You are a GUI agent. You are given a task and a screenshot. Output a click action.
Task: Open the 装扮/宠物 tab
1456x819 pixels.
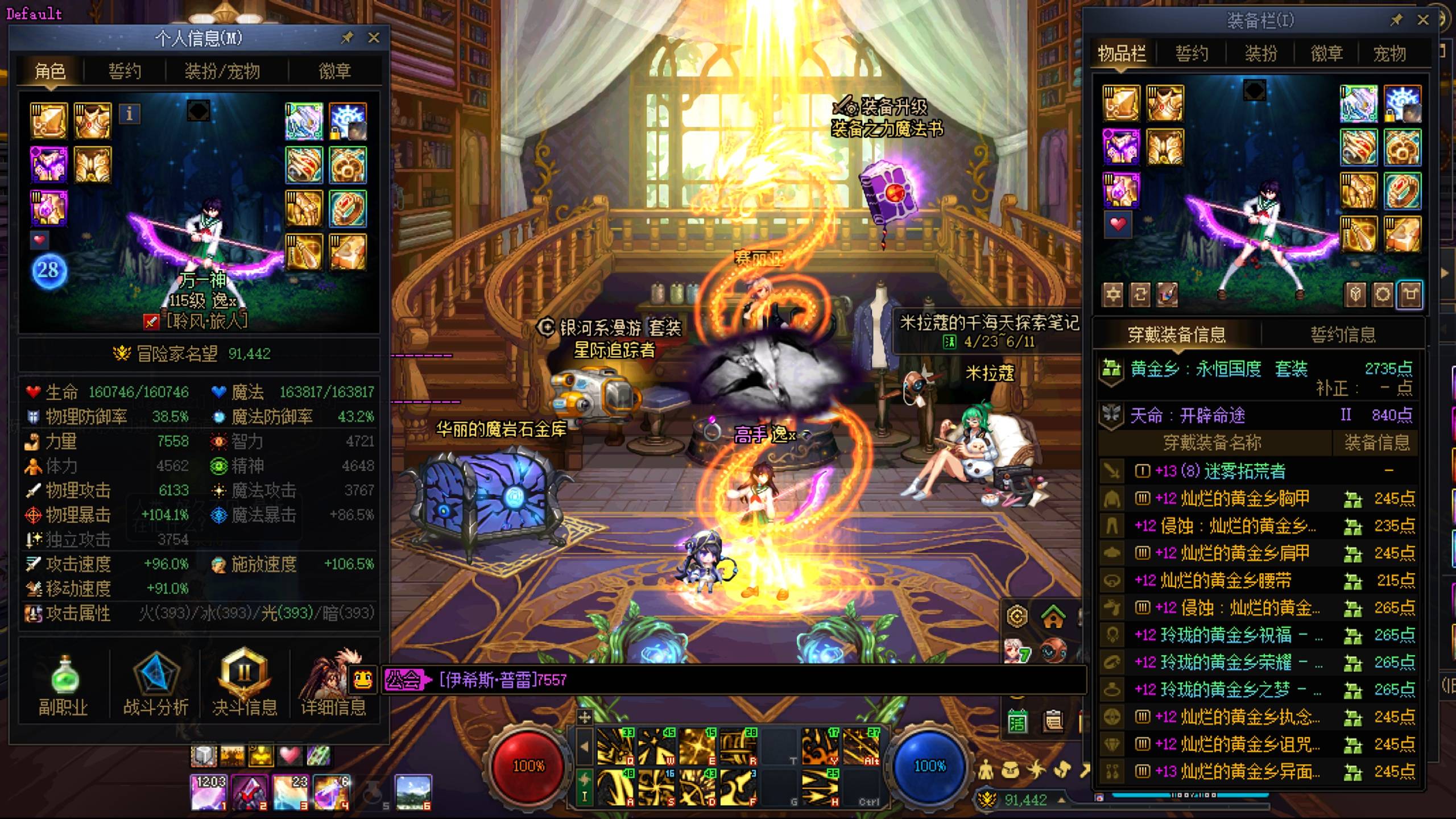222,71
